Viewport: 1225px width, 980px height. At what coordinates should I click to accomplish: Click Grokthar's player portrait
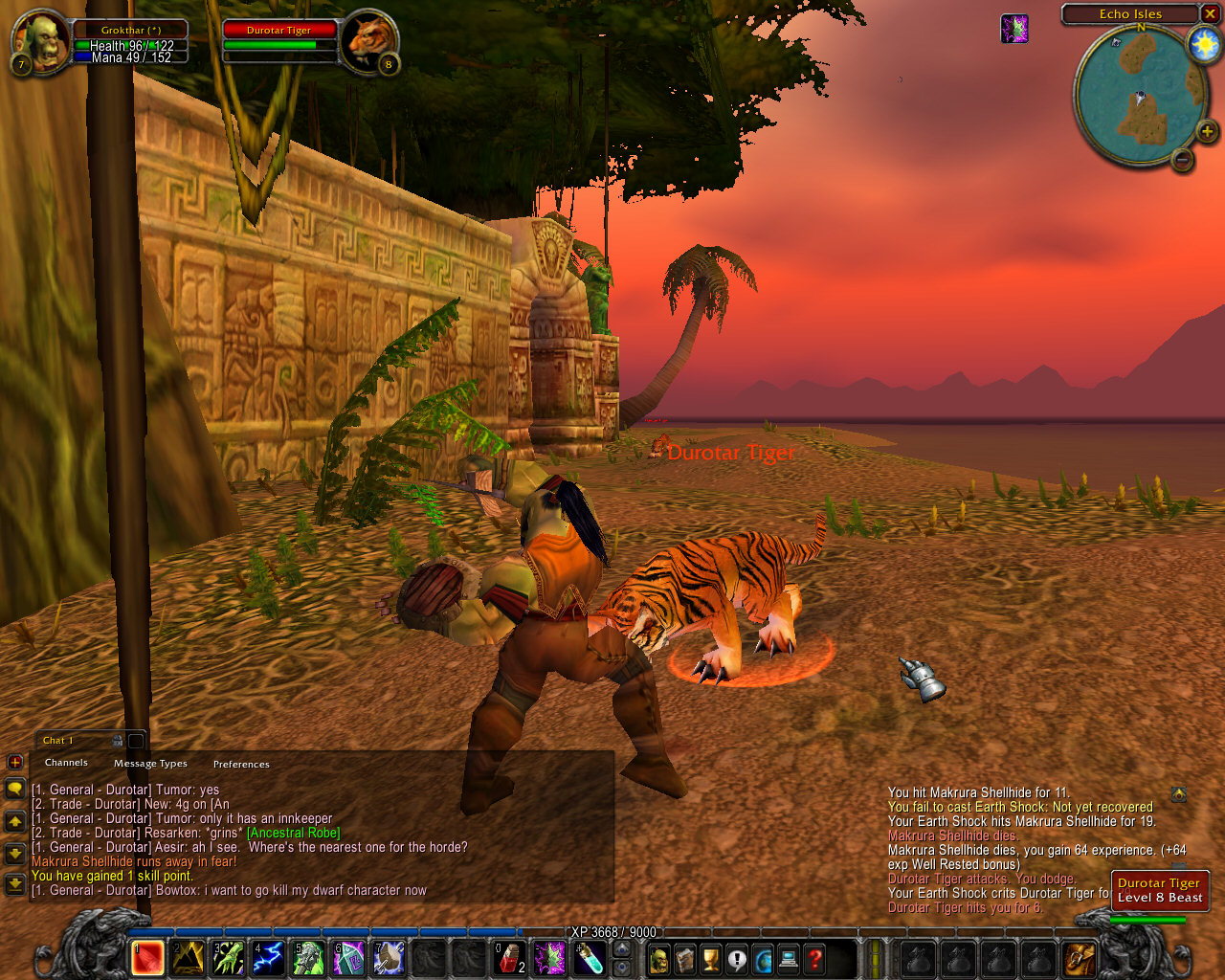[x=41, y=40]
